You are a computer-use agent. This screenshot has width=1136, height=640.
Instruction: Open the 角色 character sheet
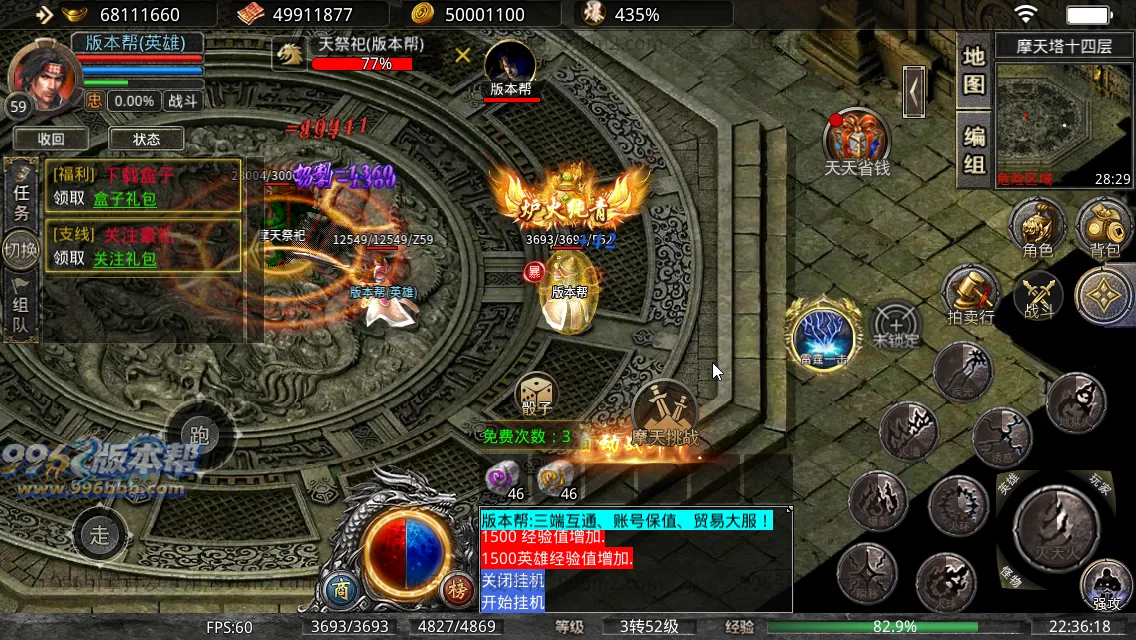pyautogui.click(x=1037, y=228)
